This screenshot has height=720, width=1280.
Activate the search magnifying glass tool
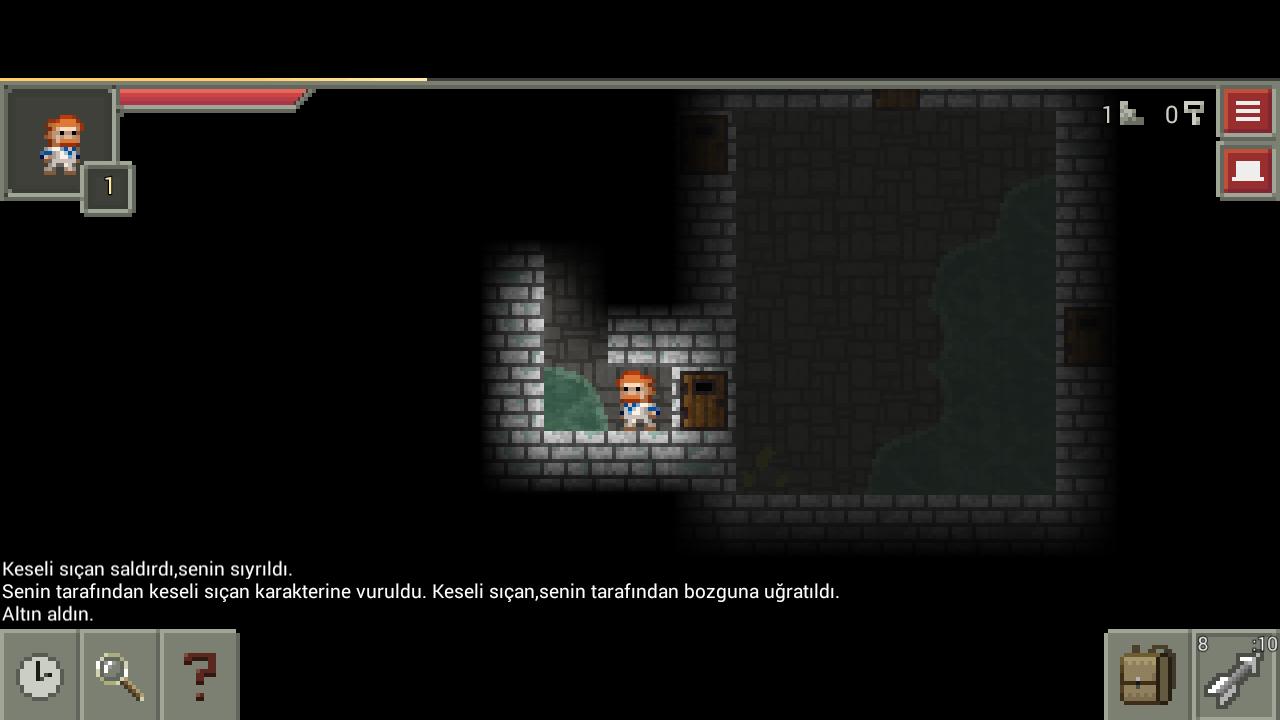(120, 676)
